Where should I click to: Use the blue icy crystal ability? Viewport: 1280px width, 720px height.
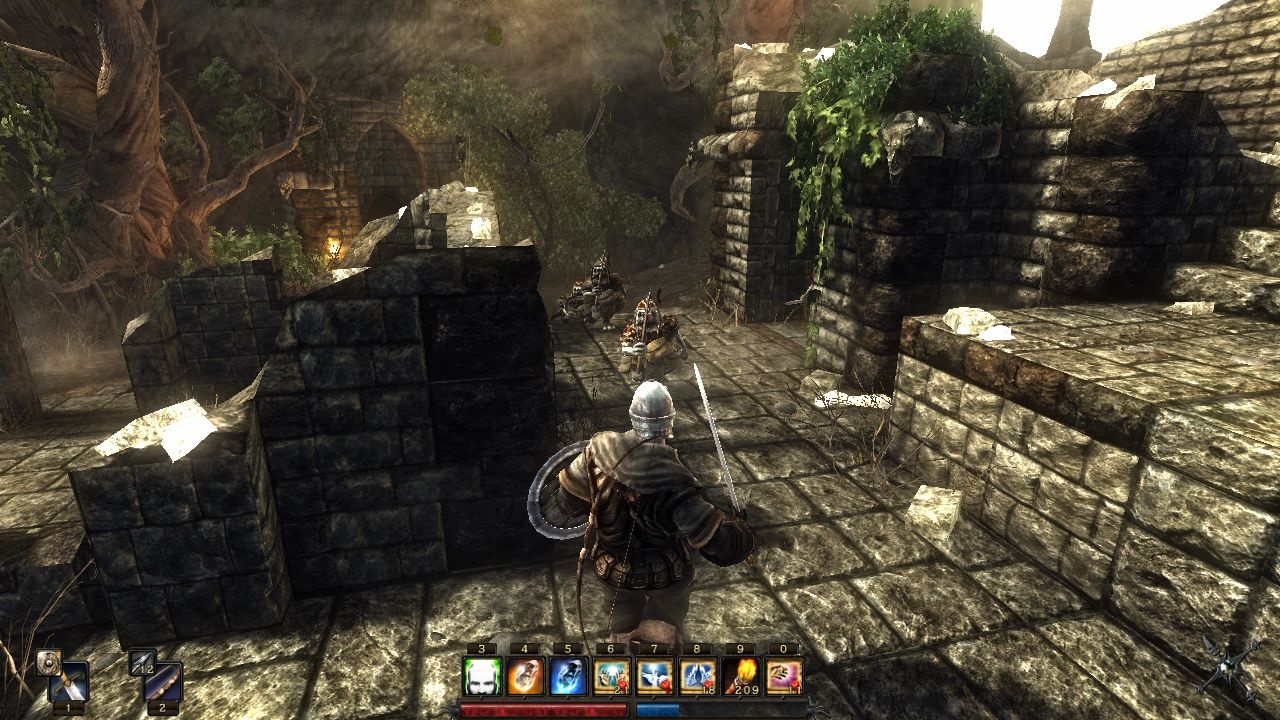click(x=568, y=677)
